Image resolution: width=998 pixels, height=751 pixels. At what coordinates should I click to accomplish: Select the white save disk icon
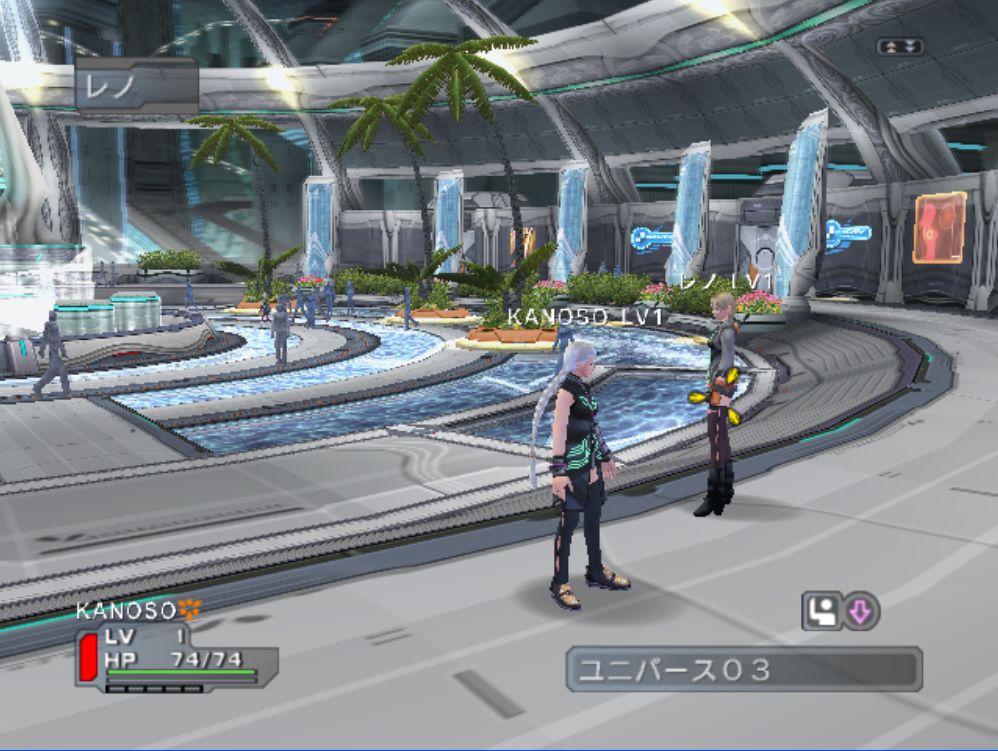[x=821, y=611]
